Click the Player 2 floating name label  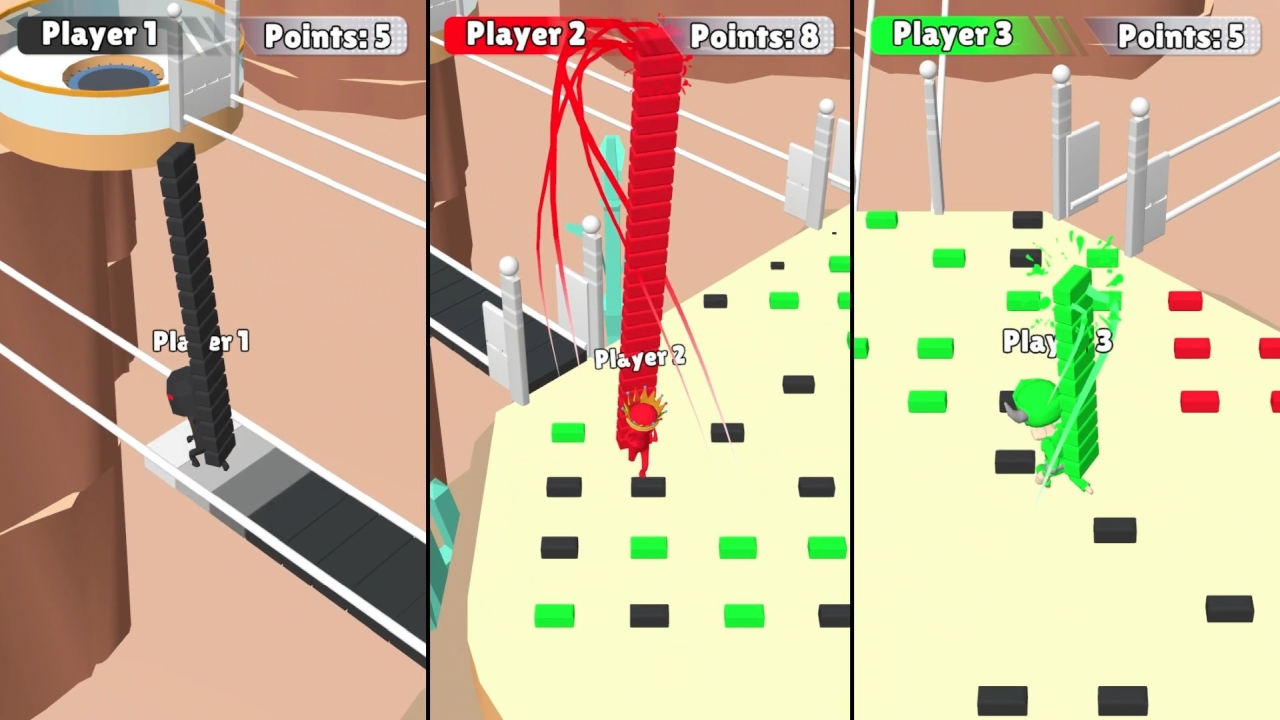pos(640,356)
